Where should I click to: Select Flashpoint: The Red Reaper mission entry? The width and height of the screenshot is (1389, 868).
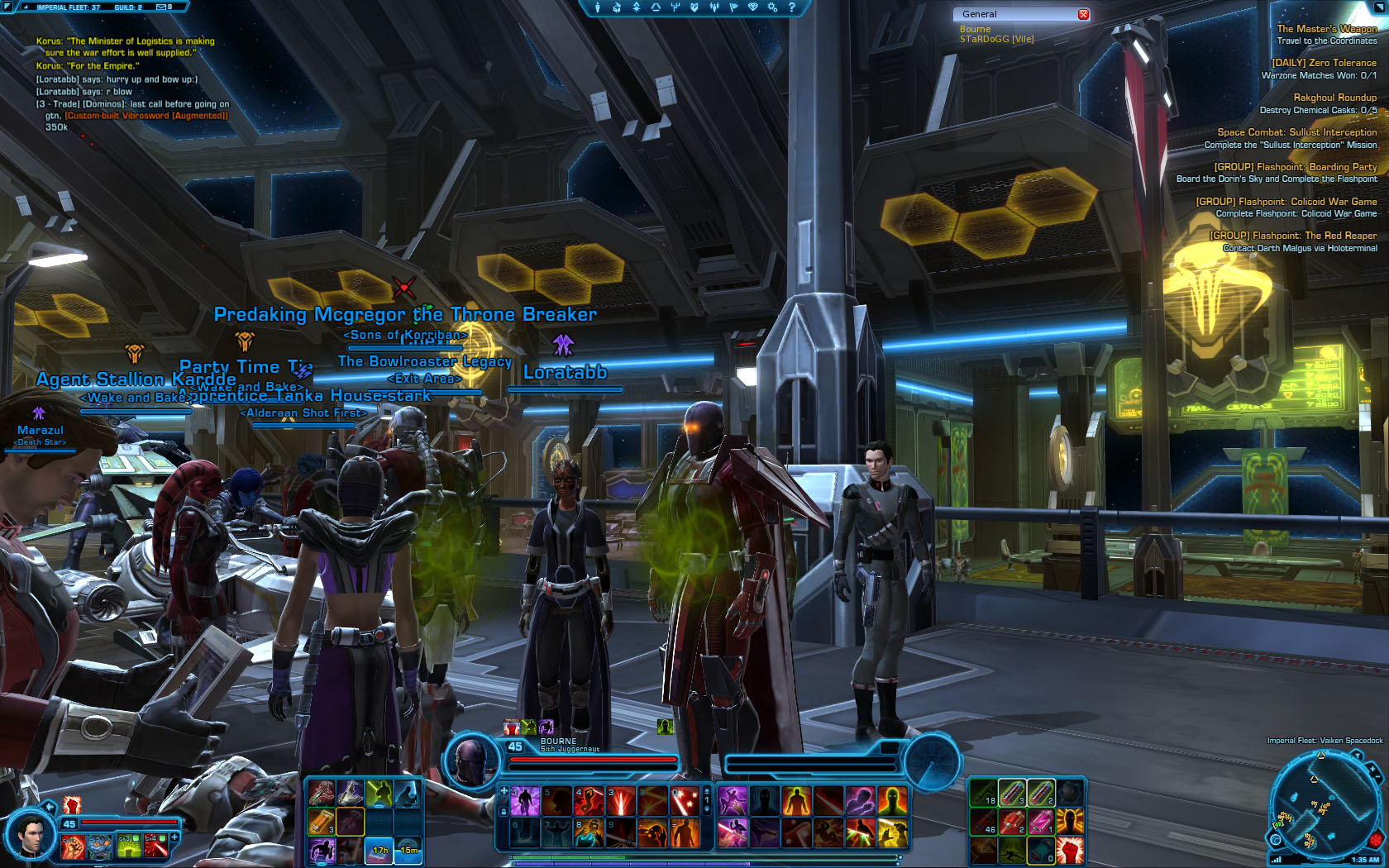(x=1293, y=236)
